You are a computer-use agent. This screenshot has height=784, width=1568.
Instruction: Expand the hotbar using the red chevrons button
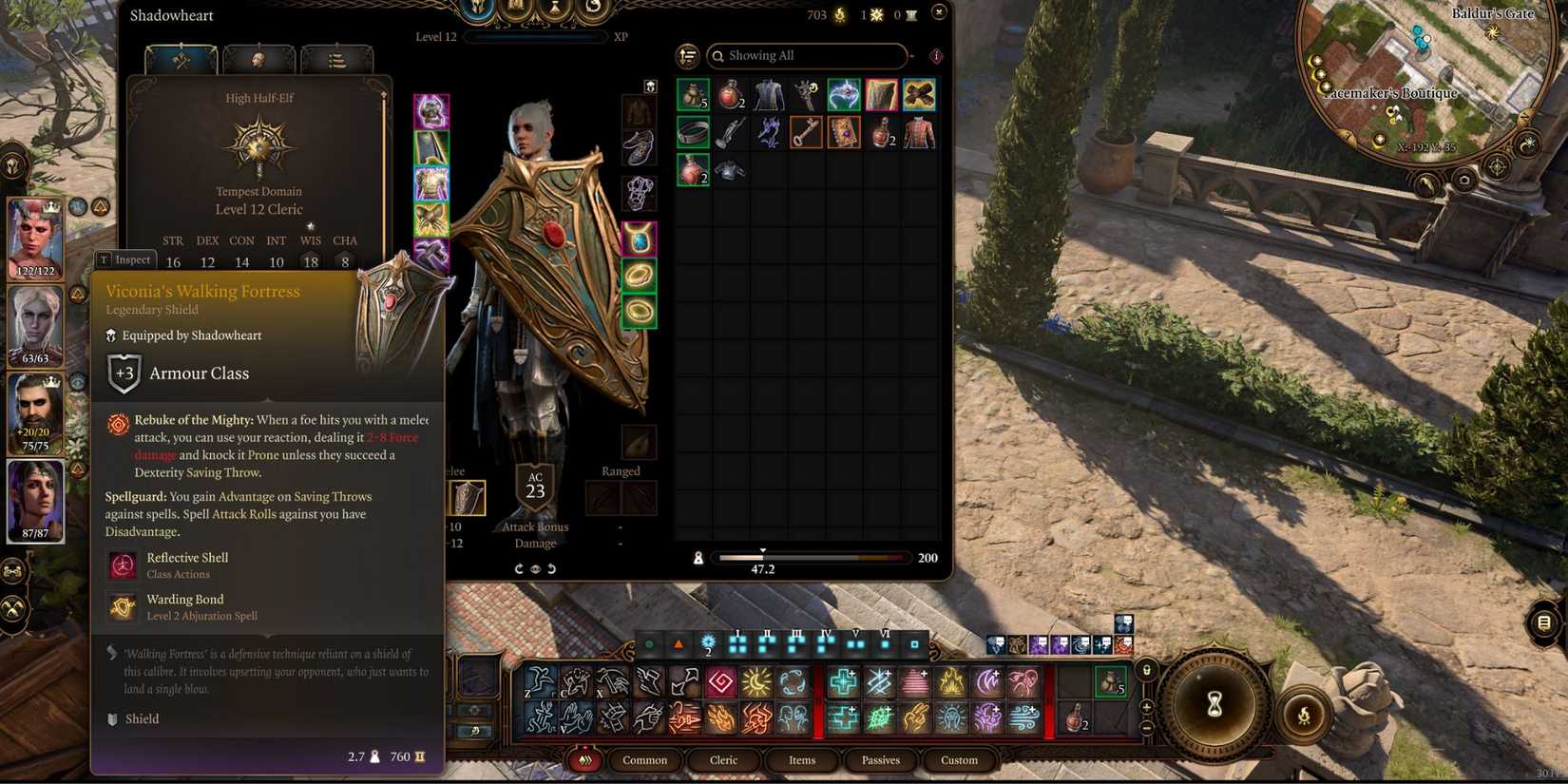pyautogui.click(x=586, y=760)
